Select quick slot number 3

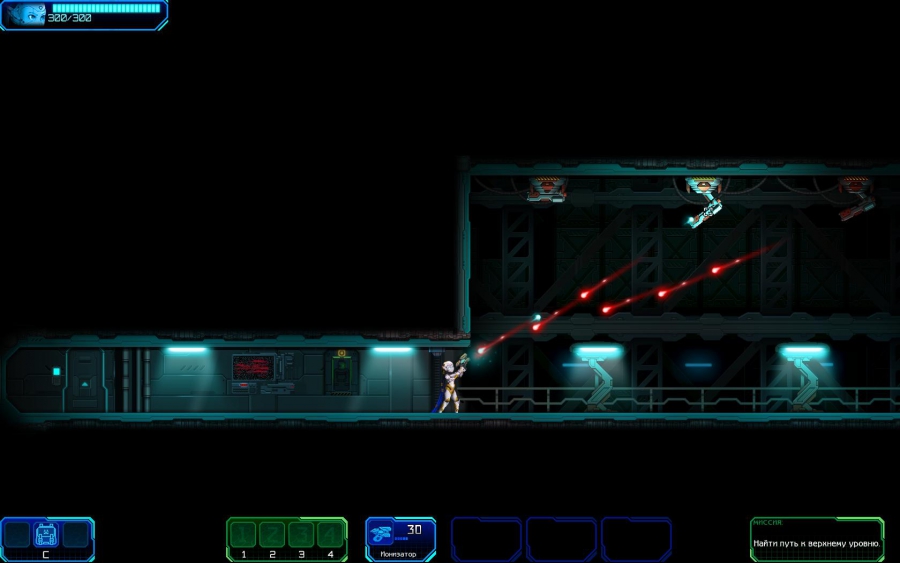click(301, 534)
